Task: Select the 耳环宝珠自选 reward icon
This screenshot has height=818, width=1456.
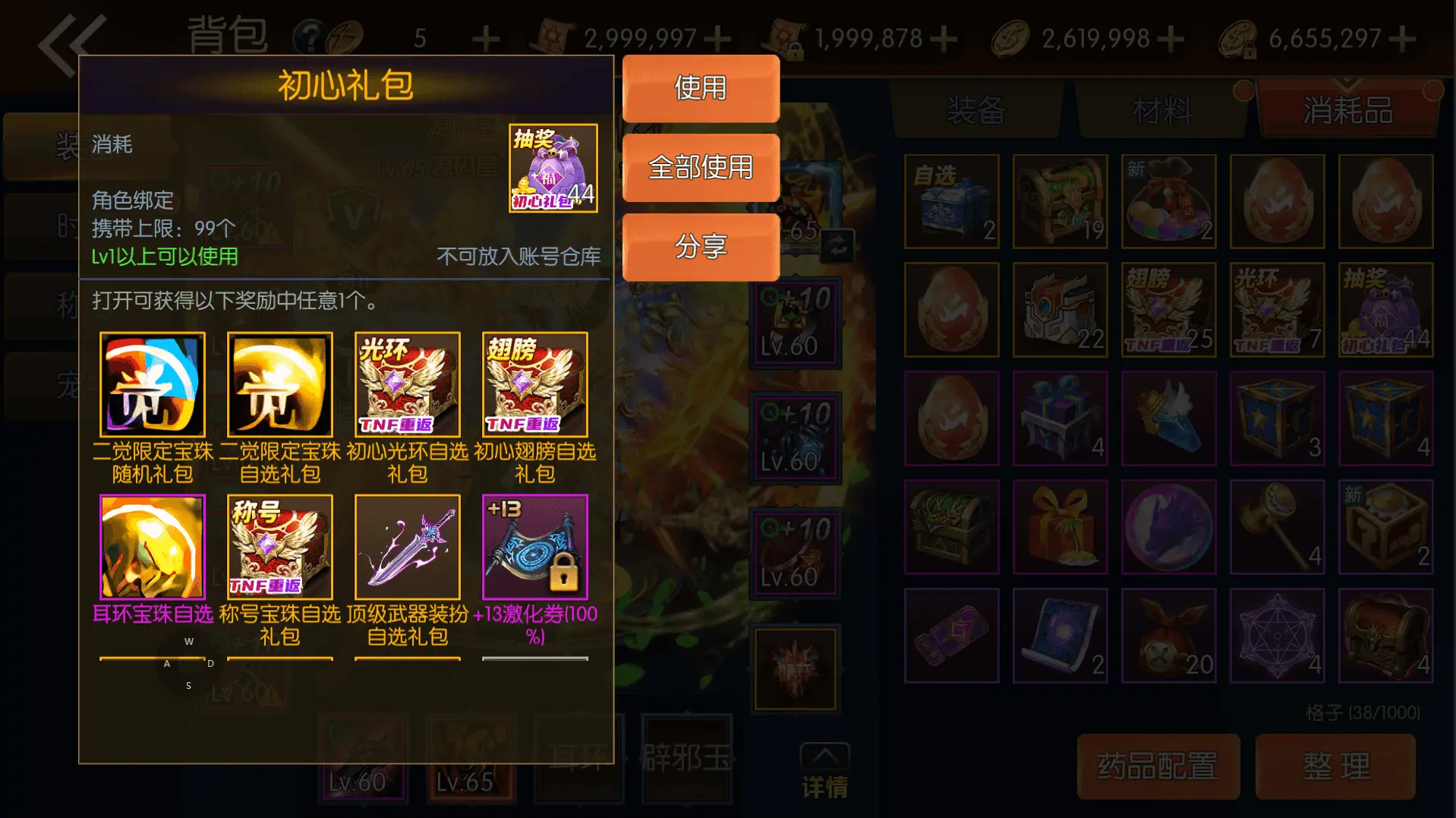Action: (x=152, y=547)
